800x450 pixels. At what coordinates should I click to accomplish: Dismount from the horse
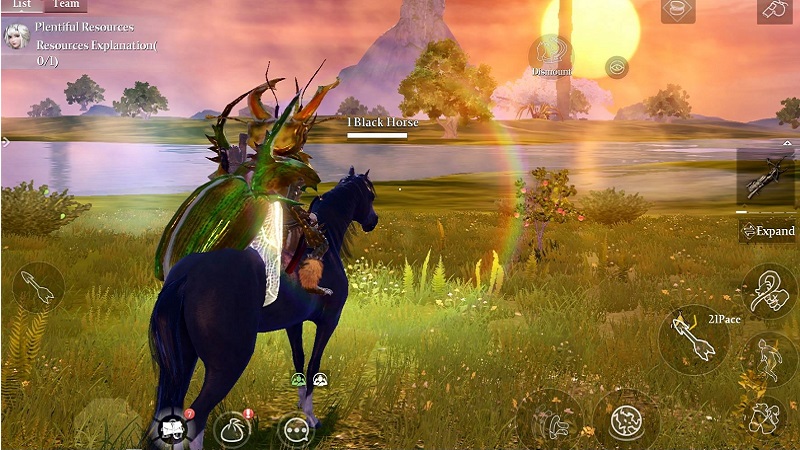coord(551,55)
